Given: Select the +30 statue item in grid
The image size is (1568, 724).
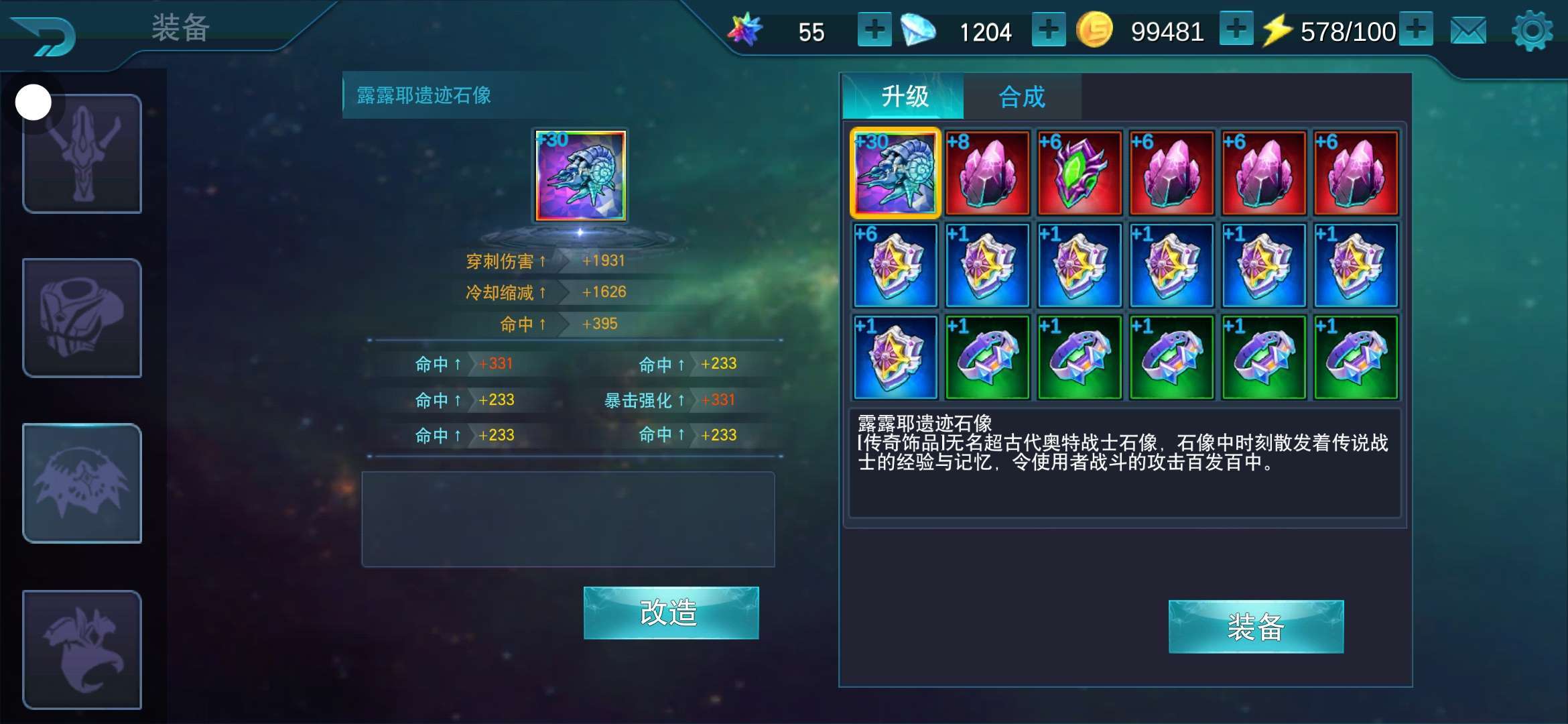Looking at the screenshot, I should [895, 173].
